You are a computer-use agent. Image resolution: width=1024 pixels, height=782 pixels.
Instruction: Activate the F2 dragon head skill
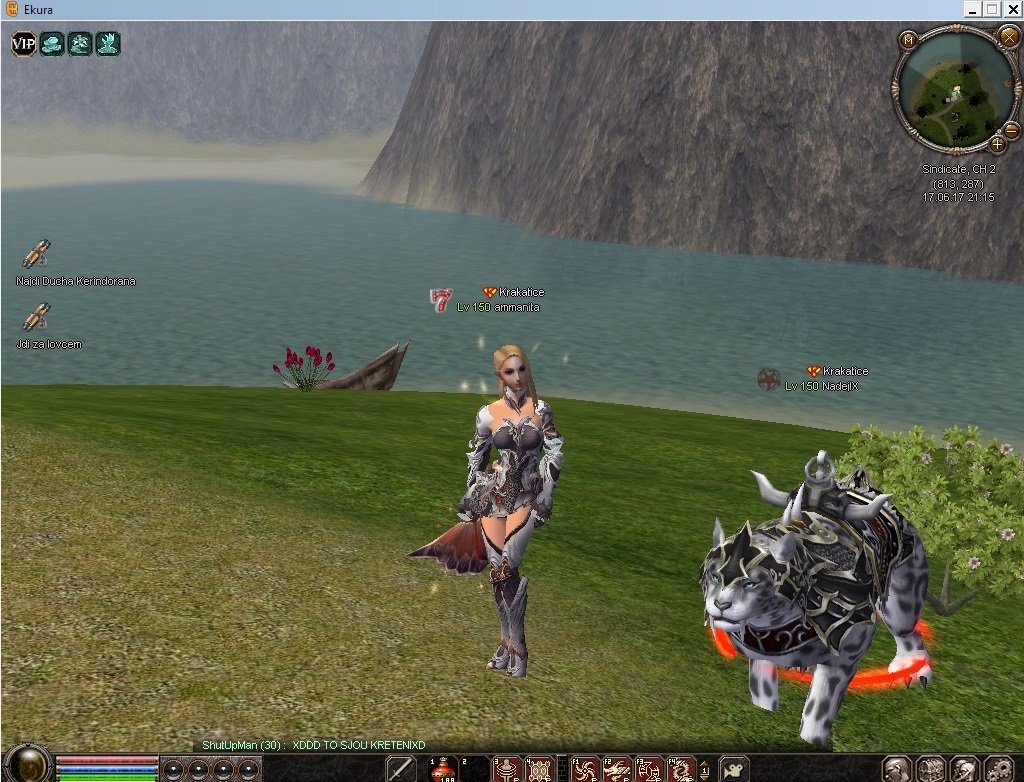tap(617, 769)
